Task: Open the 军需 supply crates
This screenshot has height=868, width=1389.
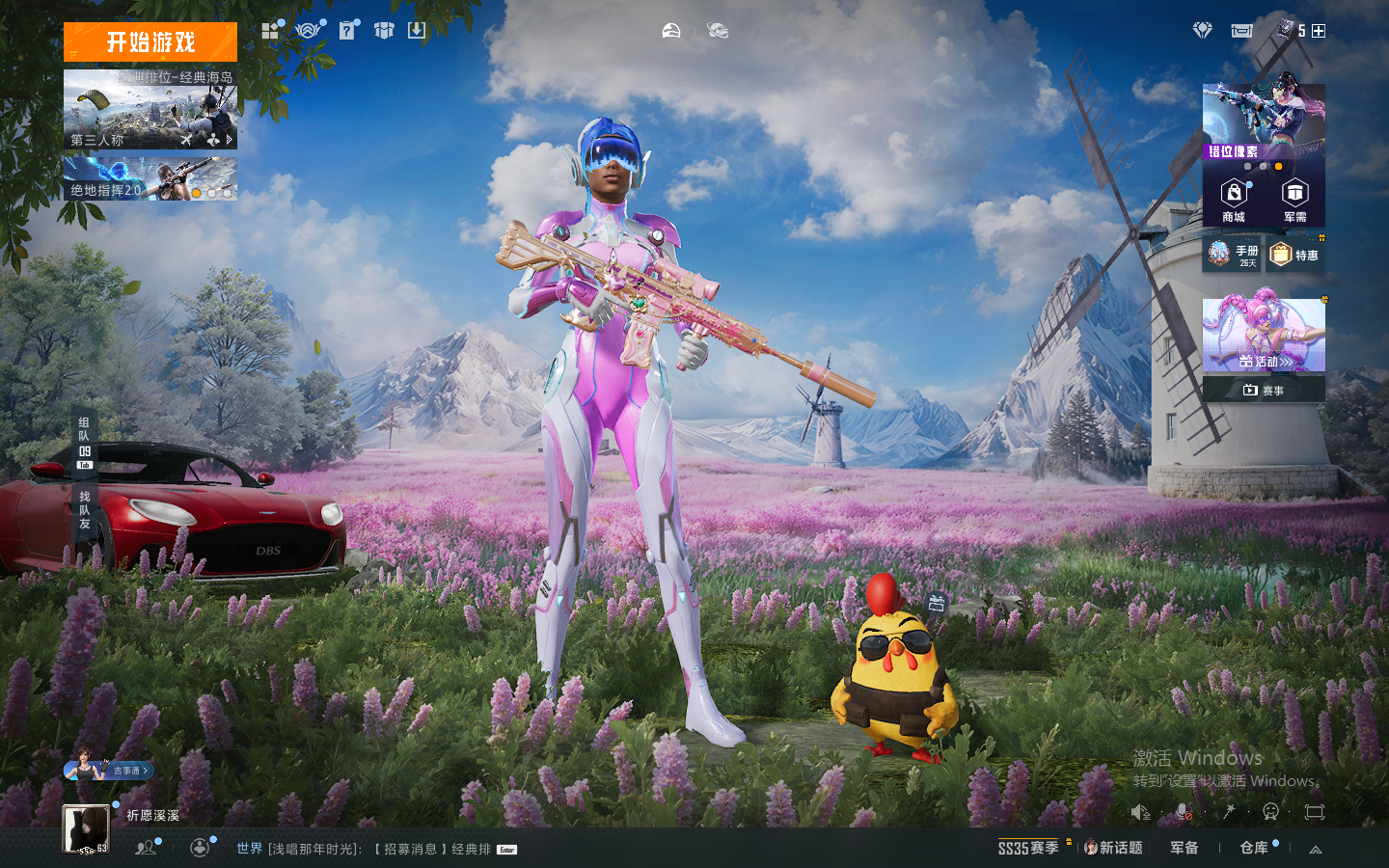Action: pos(1294,200)
